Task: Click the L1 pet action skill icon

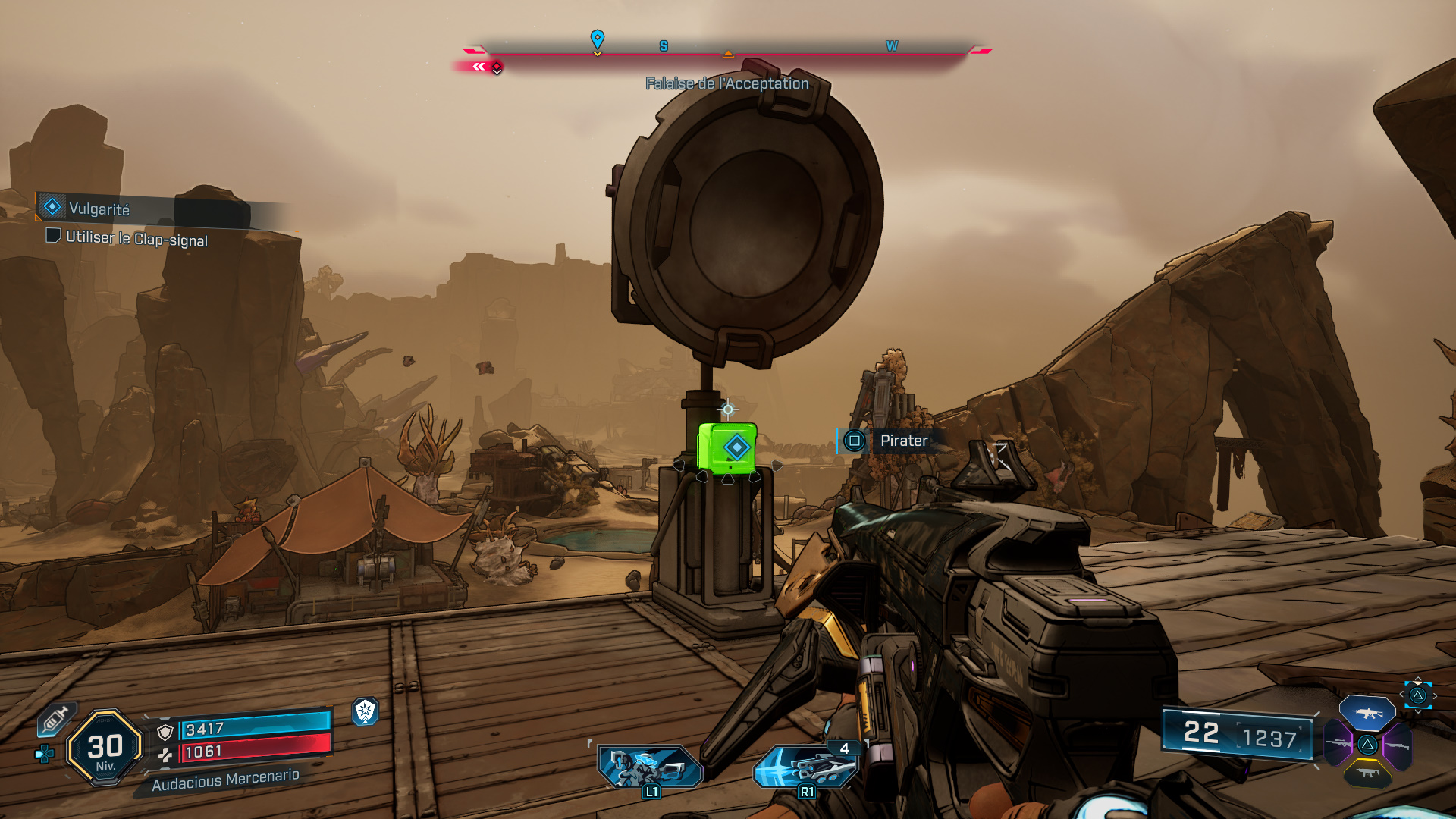Action: tap(648, 766)
